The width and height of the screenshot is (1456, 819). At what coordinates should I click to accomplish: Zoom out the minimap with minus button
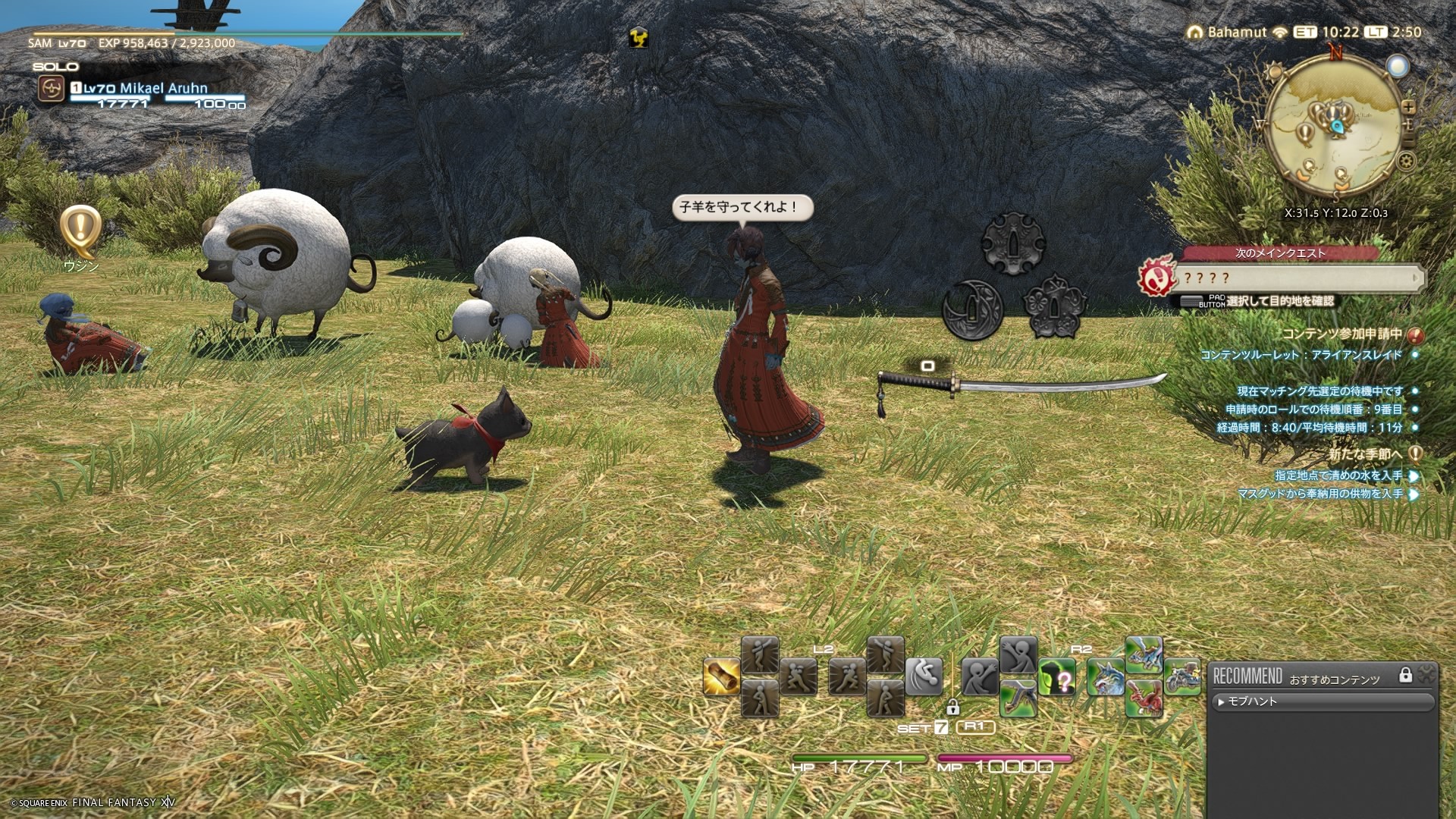pyautogui.click(x=1408, y=141)
